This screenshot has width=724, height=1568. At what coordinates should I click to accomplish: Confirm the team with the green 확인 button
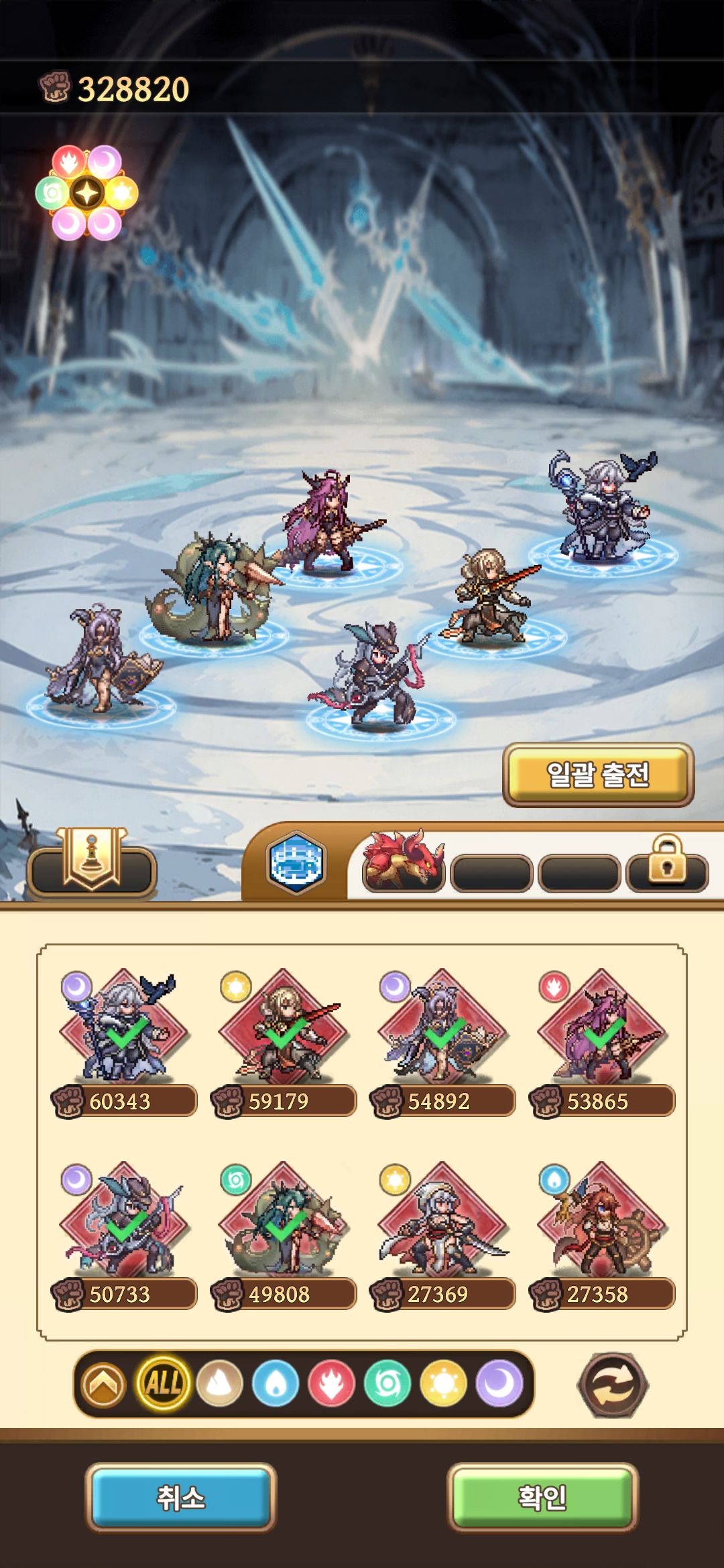pyautogui.click(x=542, y=1498)
